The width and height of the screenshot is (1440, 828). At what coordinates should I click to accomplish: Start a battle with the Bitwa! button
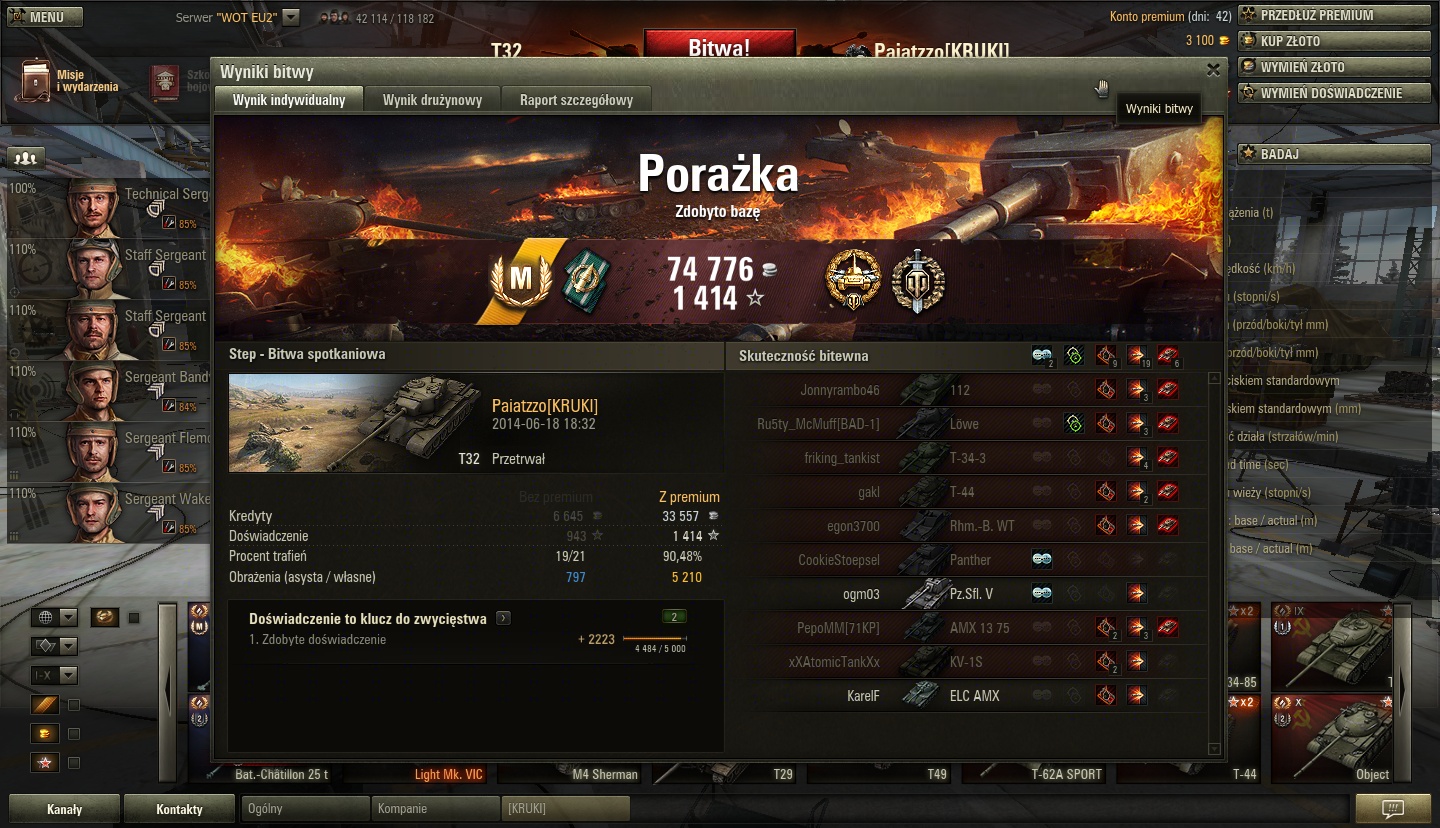[x=719, y=47]
